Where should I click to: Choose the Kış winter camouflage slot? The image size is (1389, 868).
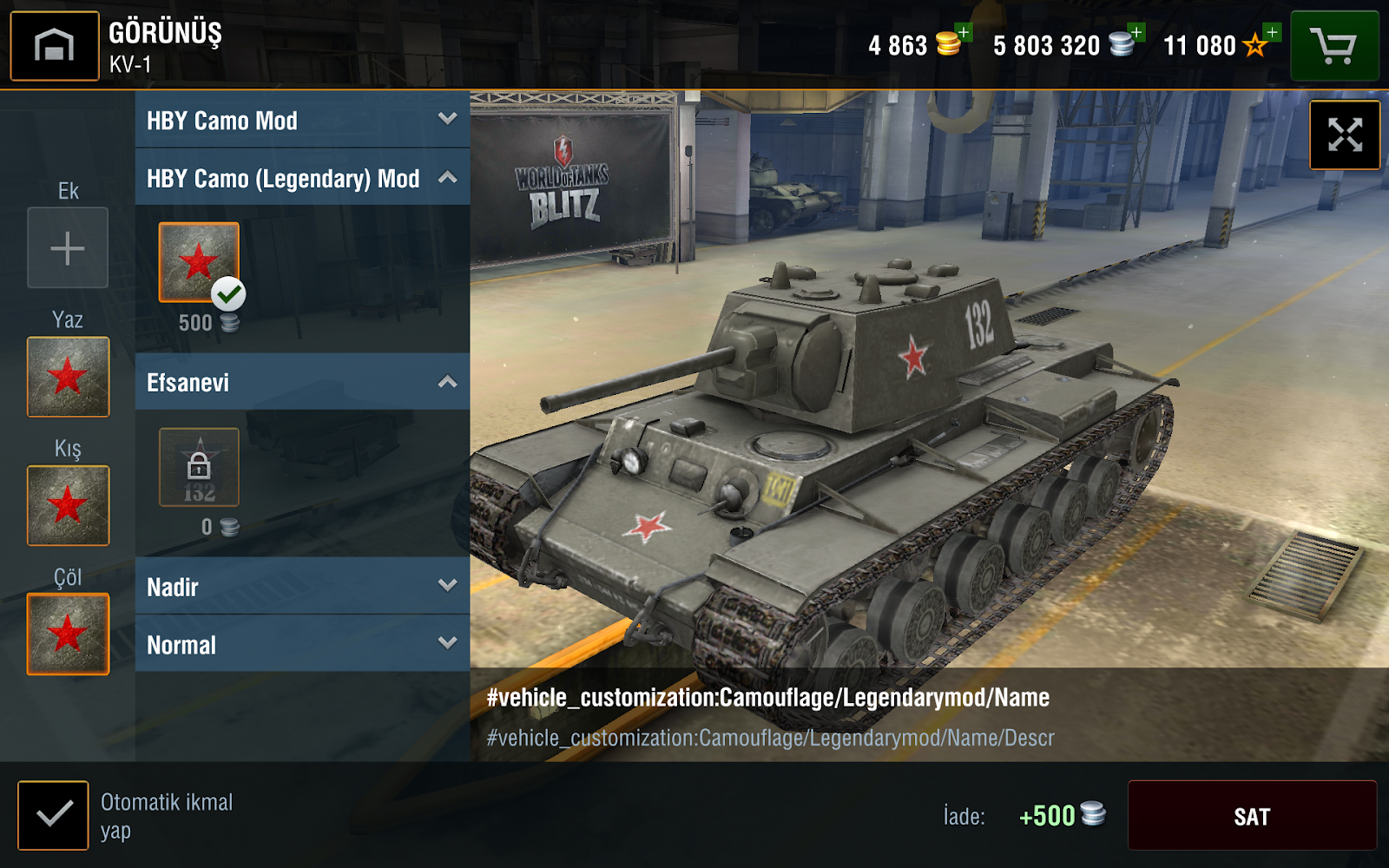68,505
